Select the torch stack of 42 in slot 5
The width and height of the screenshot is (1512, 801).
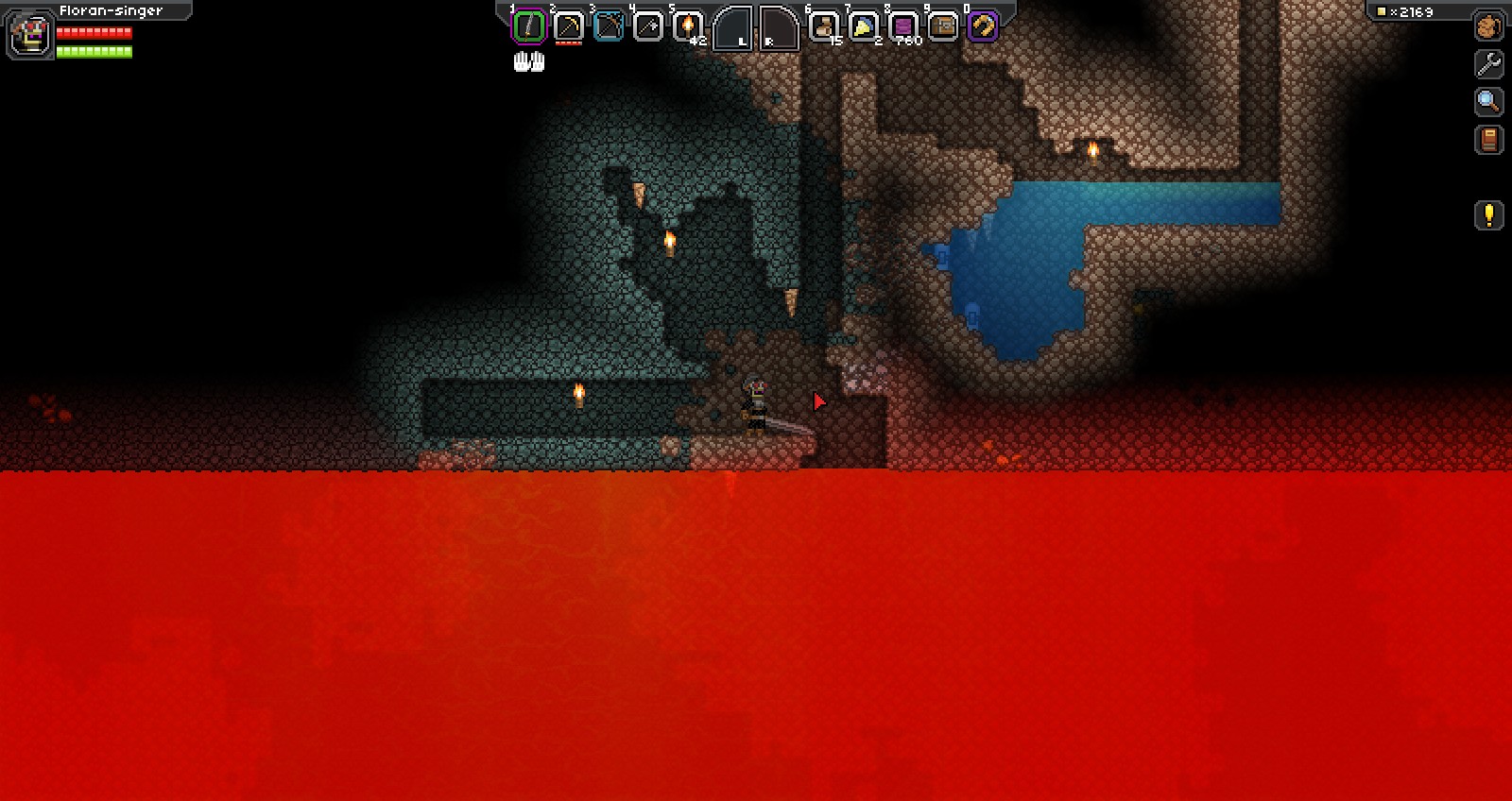point(685,25)
